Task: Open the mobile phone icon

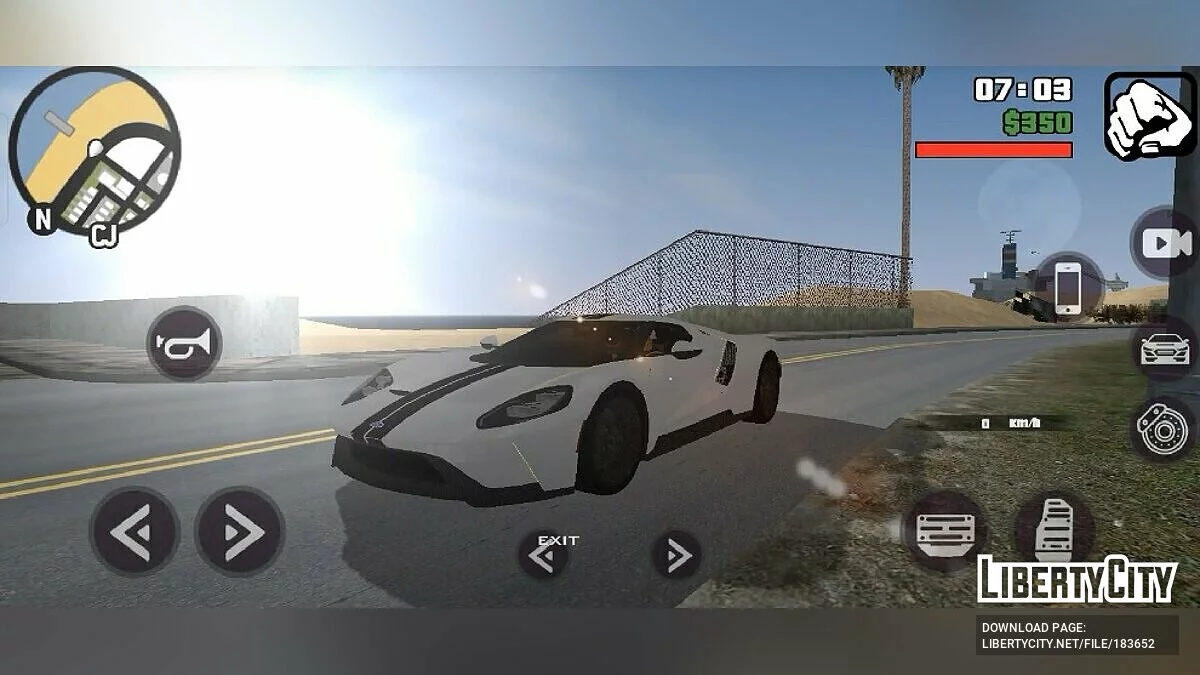Action: click(1068, 288)
